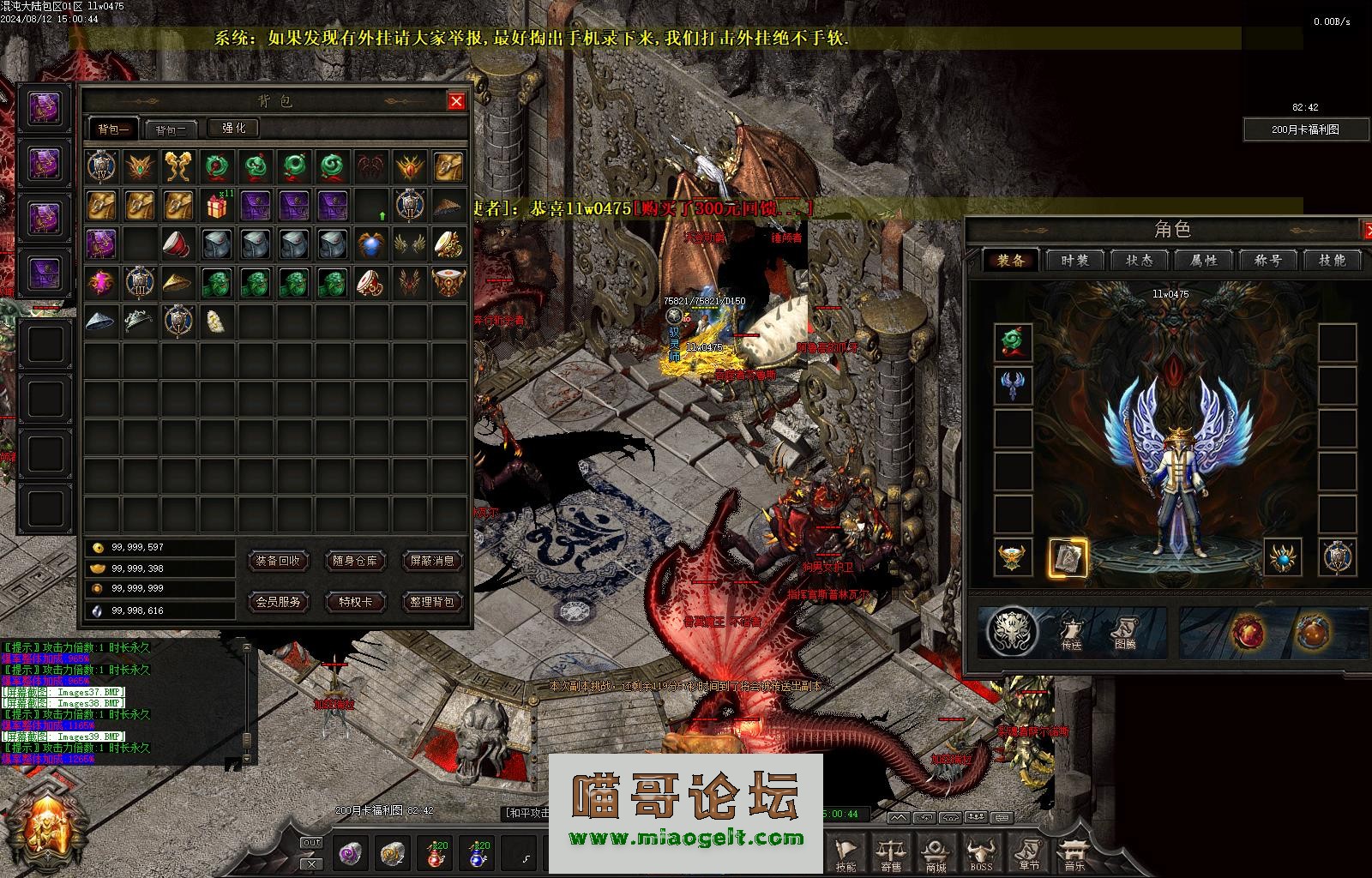View the 技能 skills tab in character panel
The height and width of the screenshot is (878, 1372).
(x=1332, y=261)
